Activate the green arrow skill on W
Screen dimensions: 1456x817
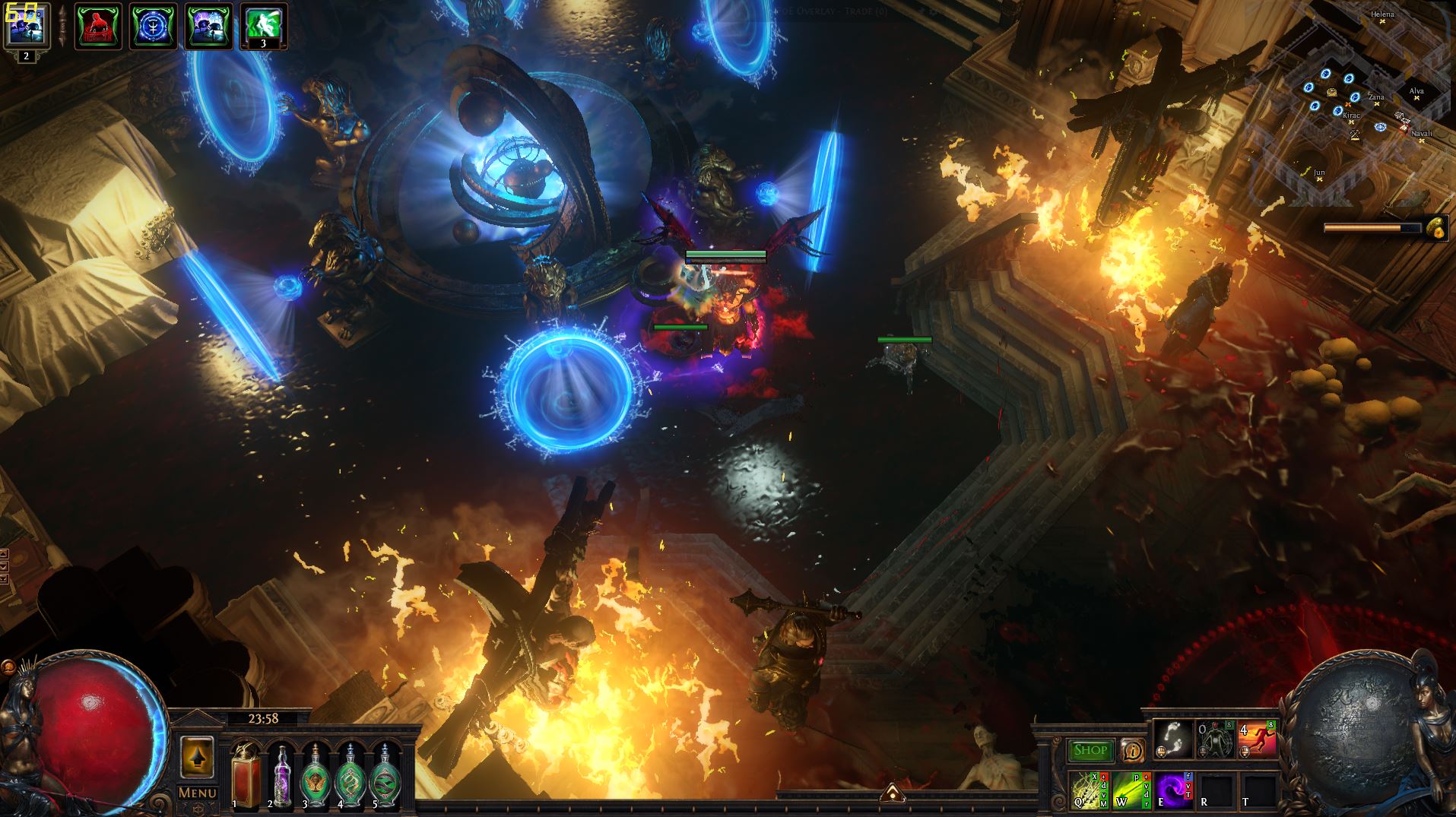tap(1130, 790)
